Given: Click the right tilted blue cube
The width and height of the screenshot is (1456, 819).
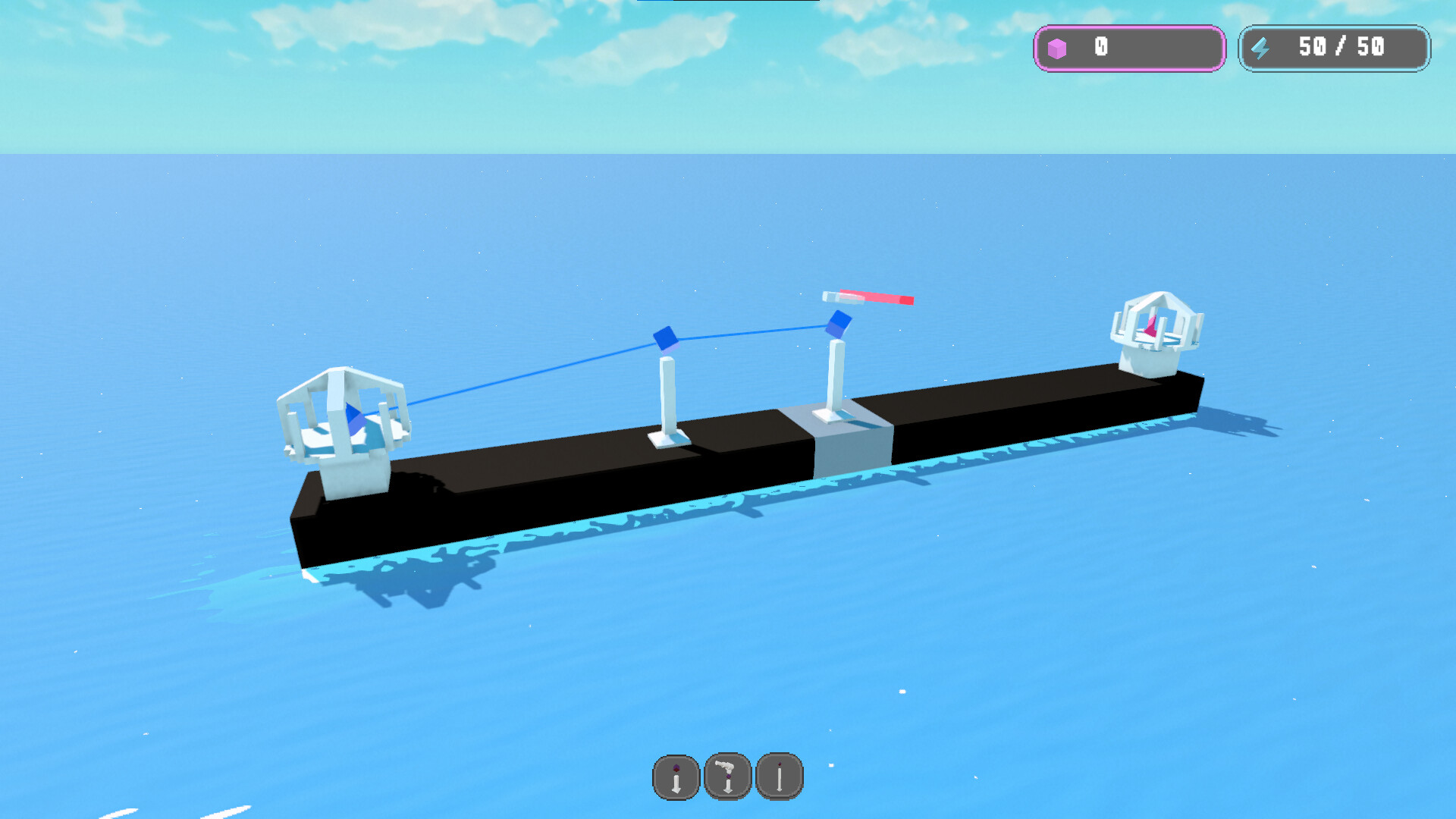Looking at the screenshot, I should [x=839, y=325].
